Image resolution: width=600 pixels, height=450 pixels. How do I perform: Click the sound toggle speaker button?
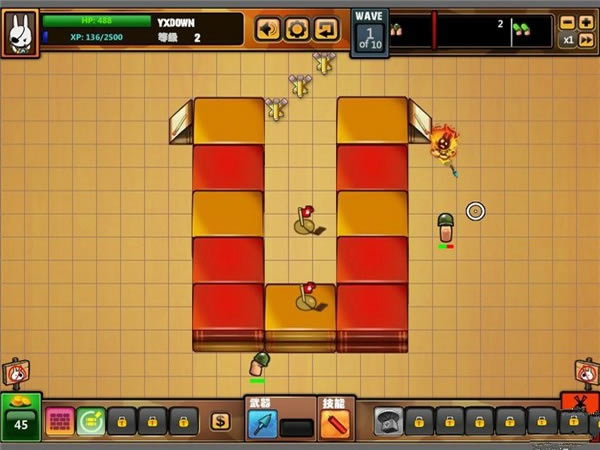pos(268,29)
